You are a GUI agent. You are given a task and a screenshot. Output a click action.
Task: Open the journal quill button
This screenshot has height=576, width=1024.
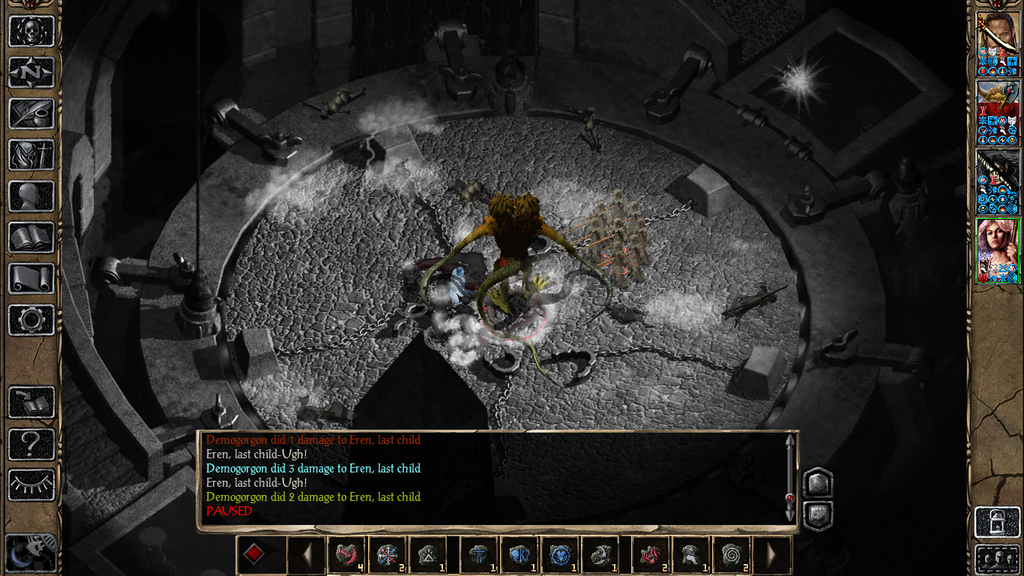[x=31, y=113]
